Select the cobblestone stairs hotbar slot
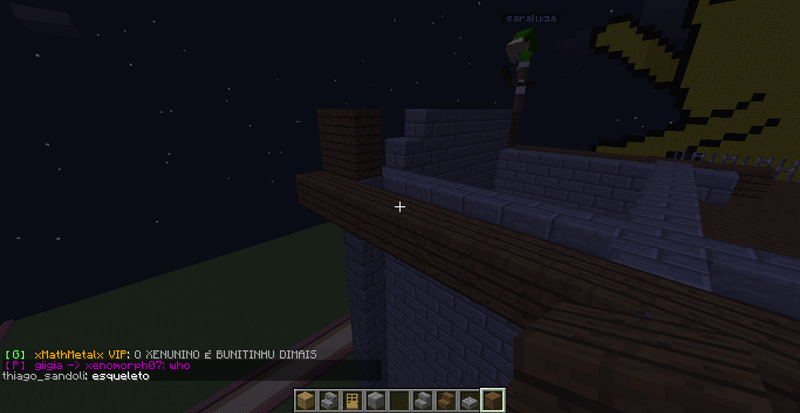The height and width of the screenshot is (413, 800). coord(329,401)
